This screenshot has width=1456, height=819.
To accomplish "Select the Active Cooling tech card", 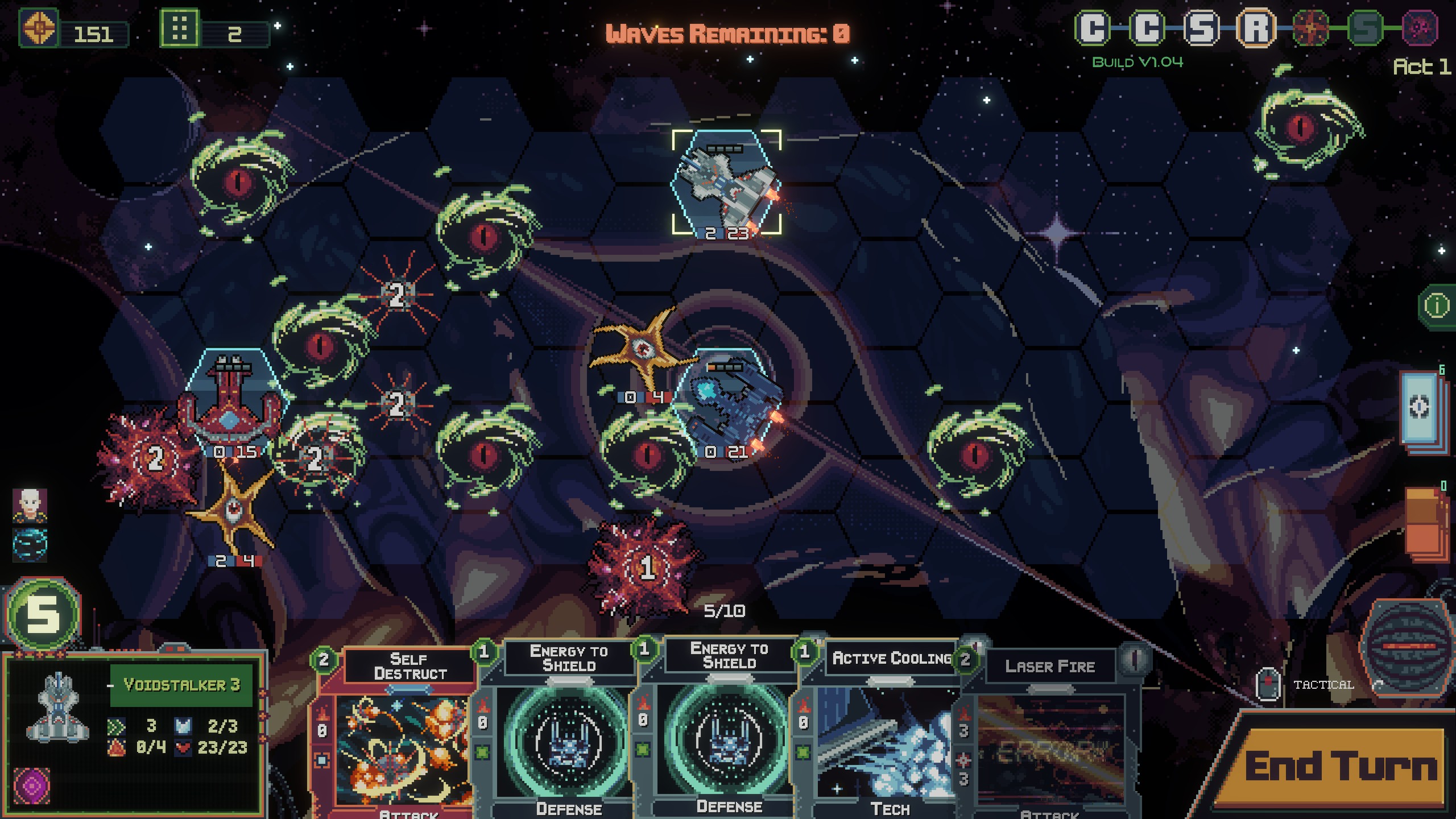I will click(887, 739).
